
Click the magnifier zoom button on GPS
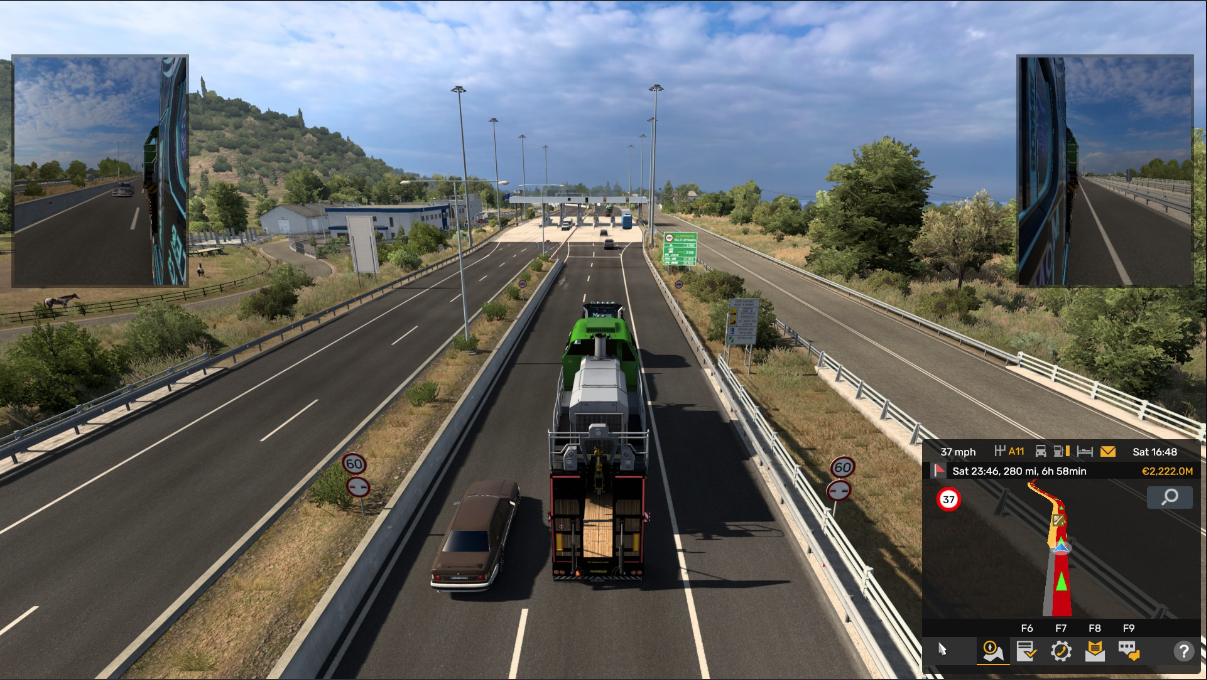1169,497
